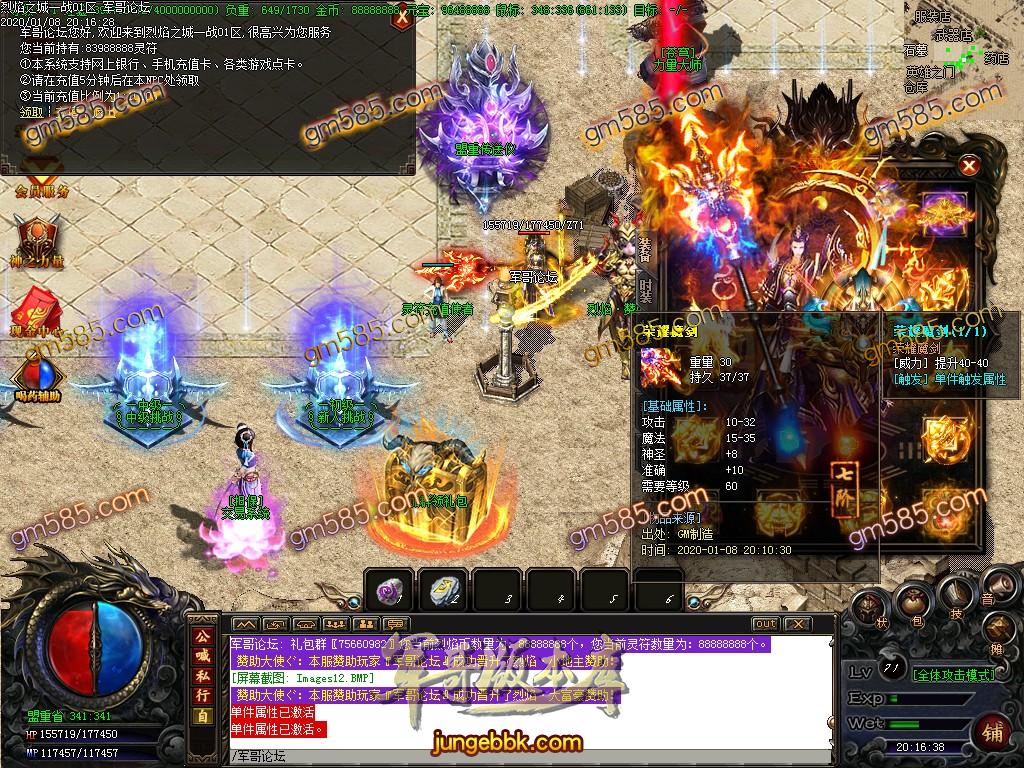Viewport: 1024px width, 768px height.
Task: Select the 装备 equipment tab
Action: point(646,249)
